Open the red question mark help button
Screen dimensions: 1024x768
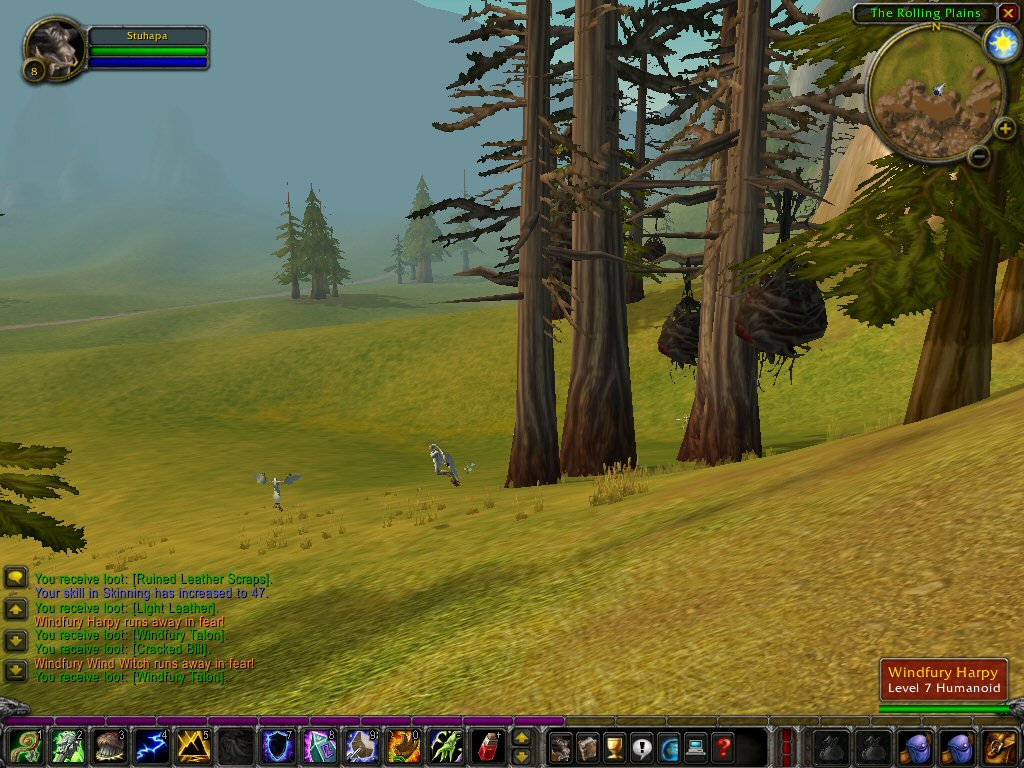(x=722, y=746)
